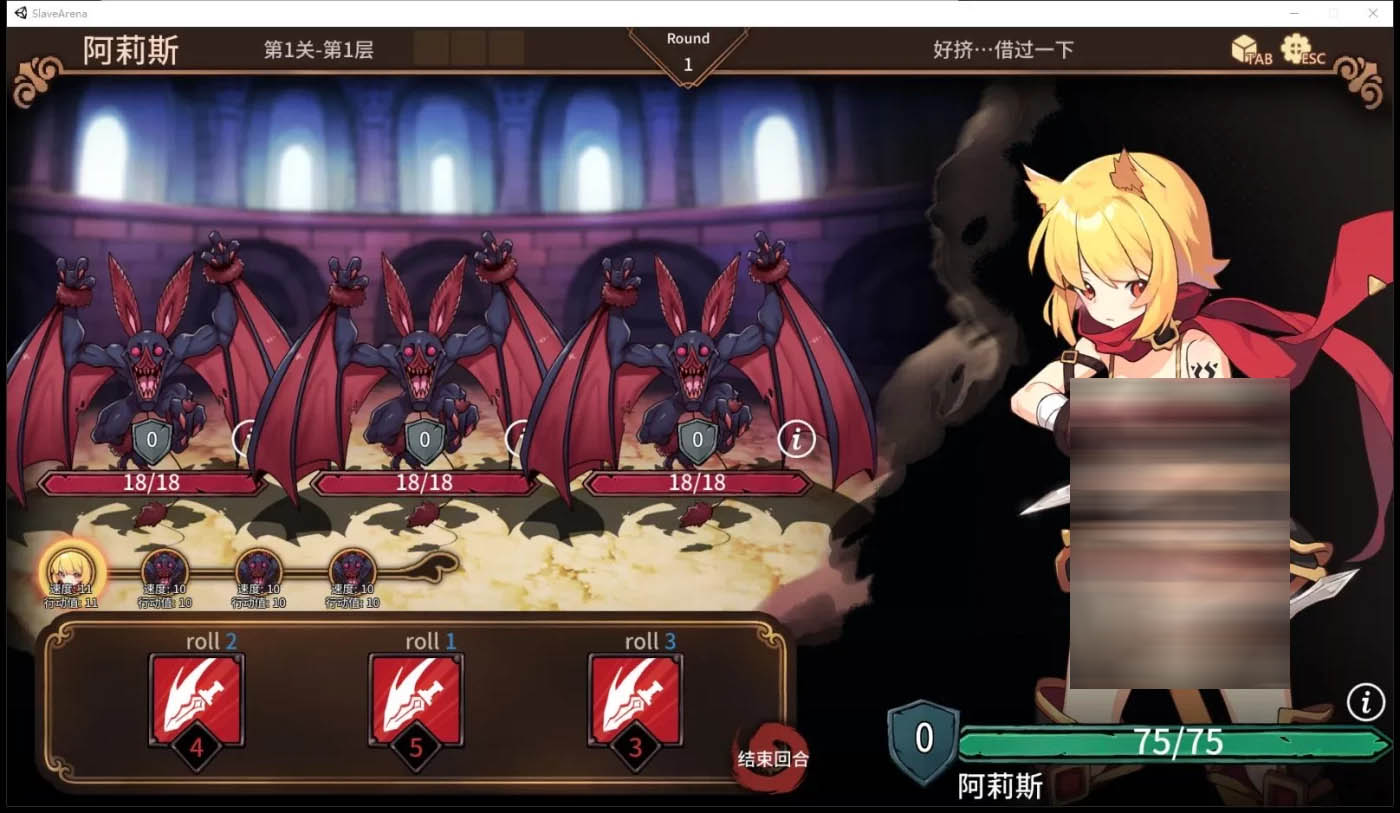Open settings via the gear icon
Image resolution: width=1400 pixels, height=813 pixels.
click(x=1296, y=48)
